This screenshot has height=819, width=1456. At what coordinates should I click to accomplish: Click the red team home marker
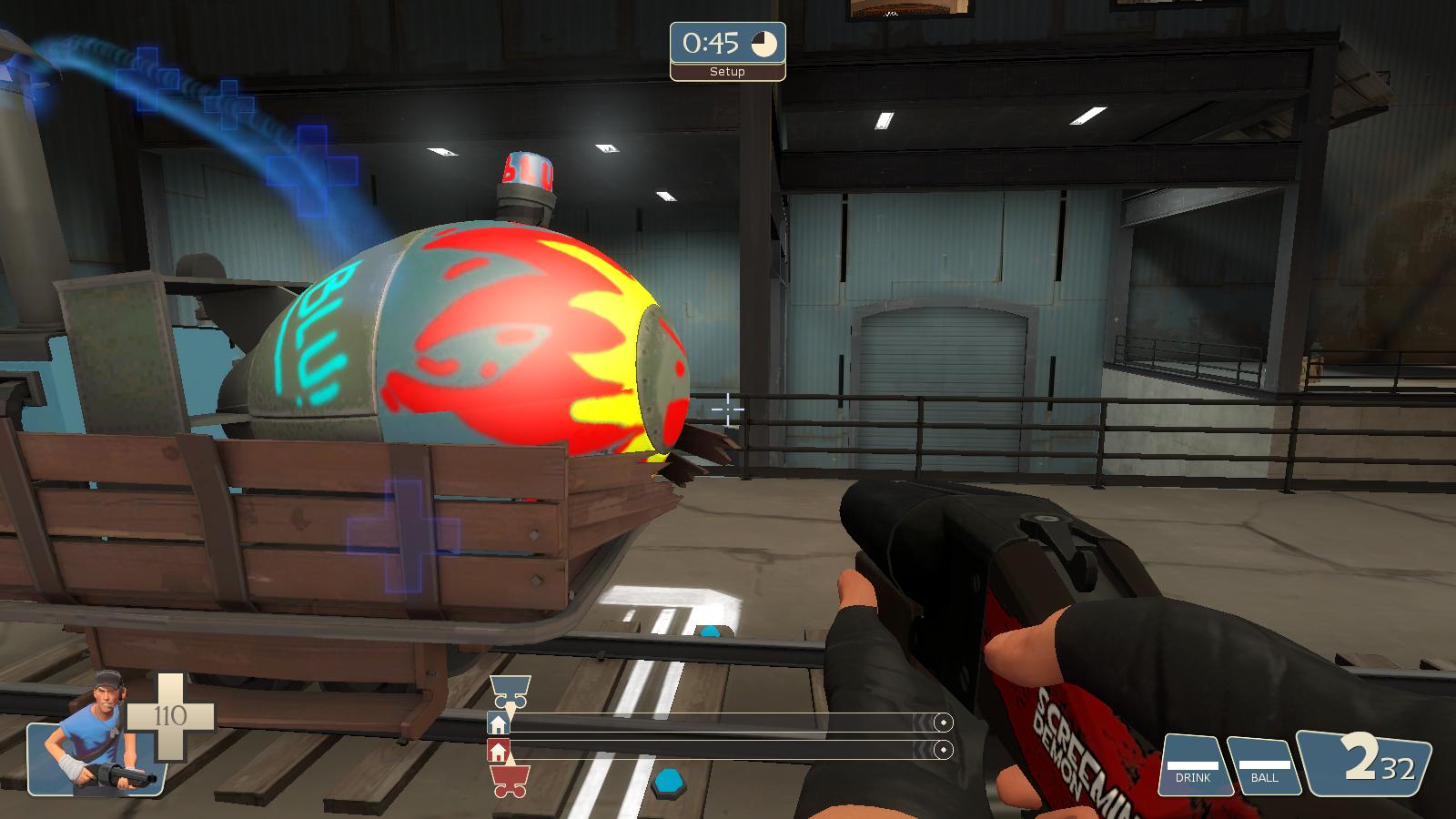(x=498, y=751)
